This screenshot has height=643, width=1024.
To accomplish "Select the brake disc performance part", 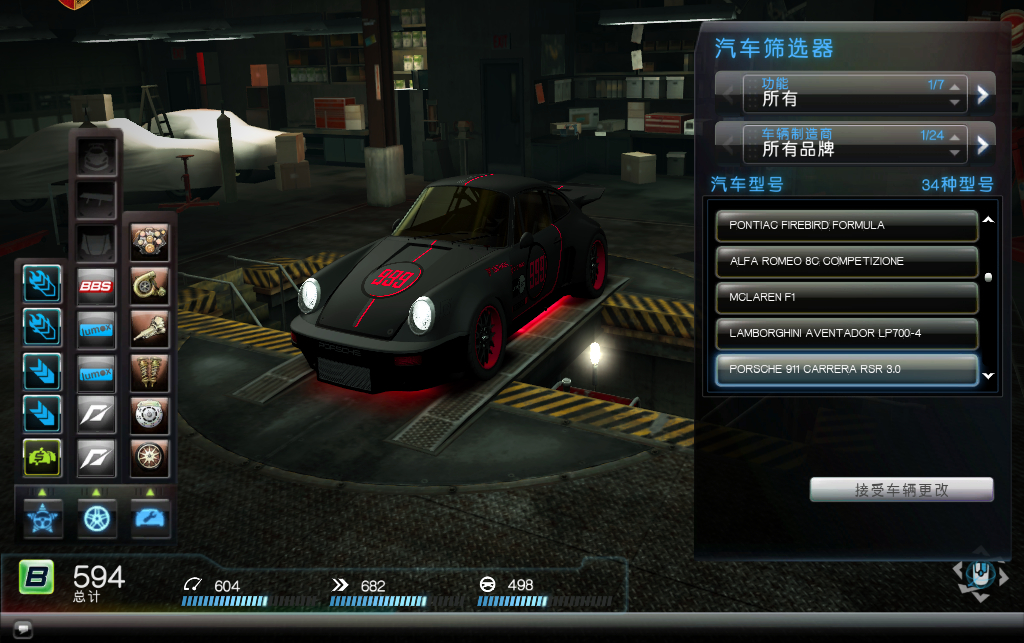I will pyautogui.click(x=149, y=414).
